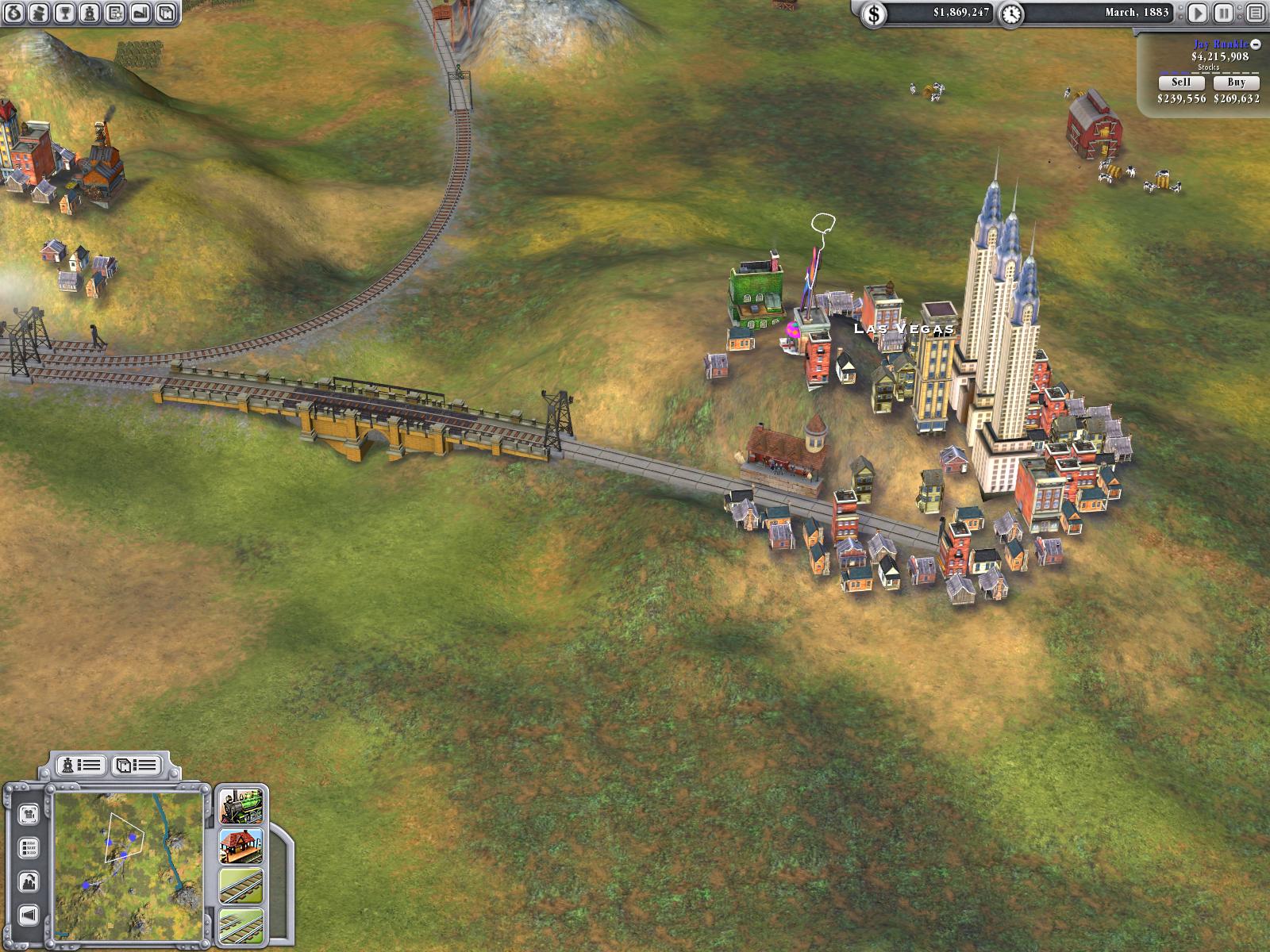The image size is (1270, 952).
Task: Open the cargo crate report in the top bar
Action: pyautogui.click(x=165, y=13)
